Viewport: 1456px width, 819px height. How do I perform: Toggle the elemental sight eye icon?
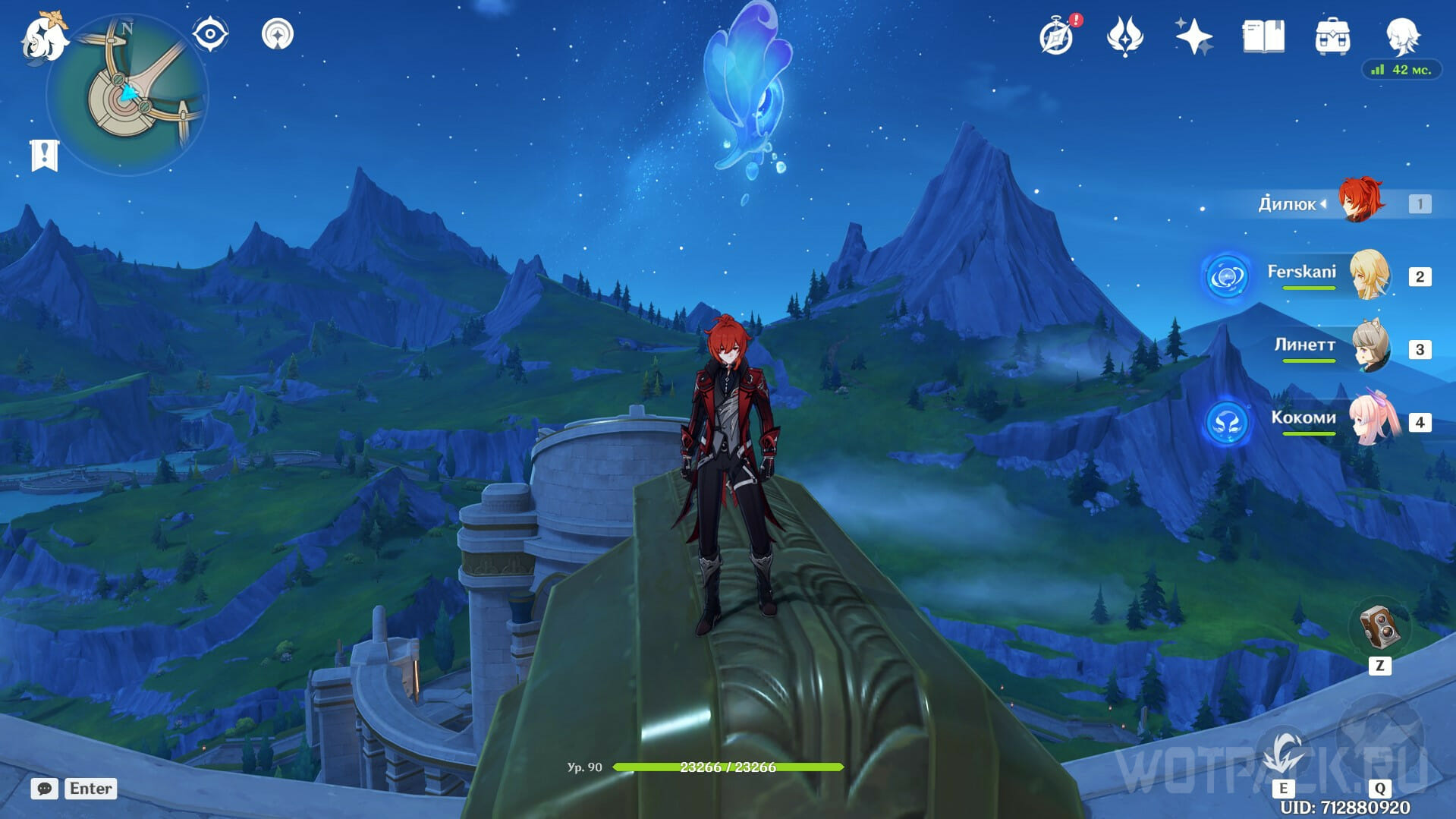click(210, 35)
